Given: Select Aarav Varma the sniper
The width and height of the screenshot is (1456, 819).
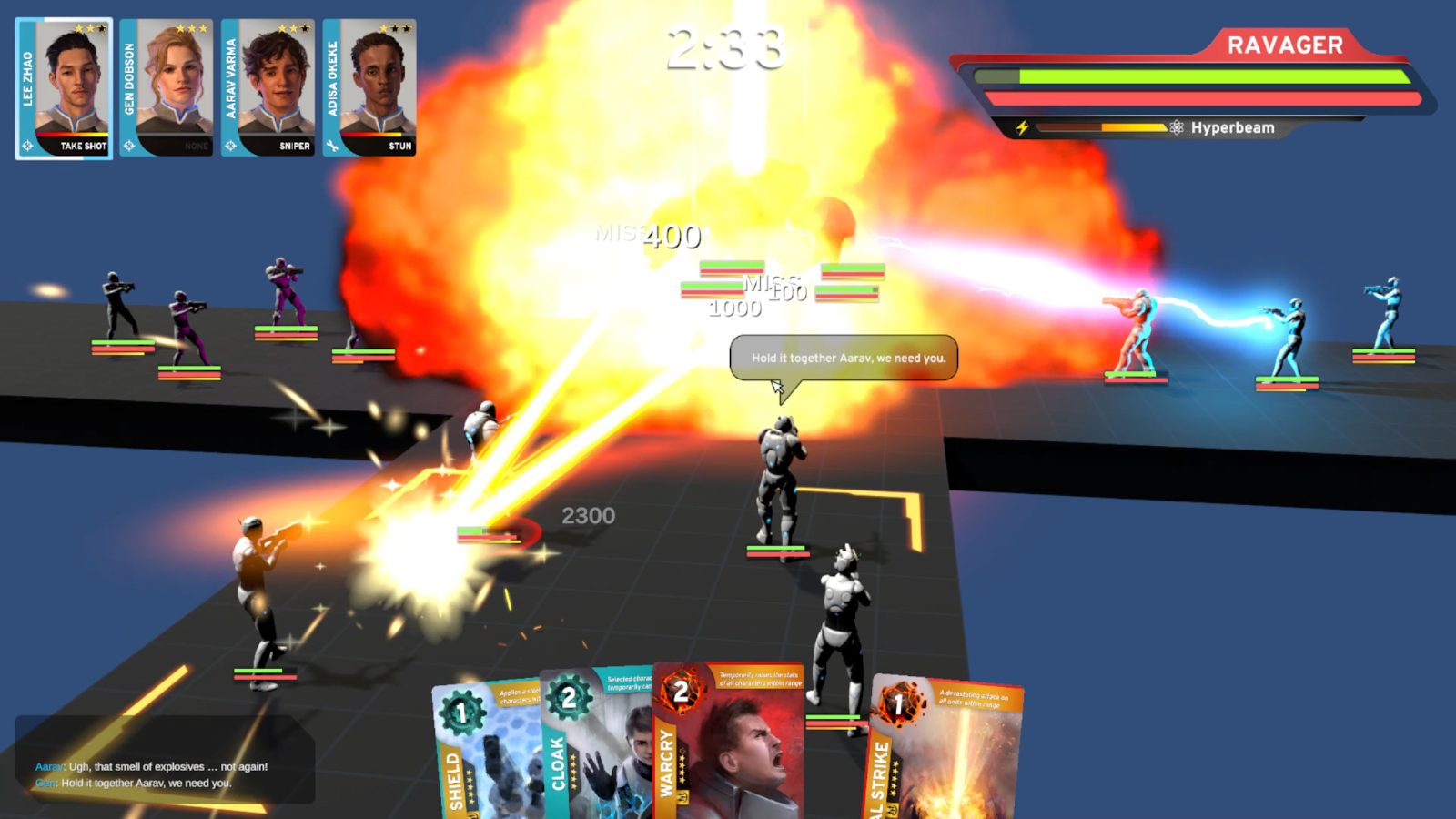Looking at the screenshot, I should [268, 88].
